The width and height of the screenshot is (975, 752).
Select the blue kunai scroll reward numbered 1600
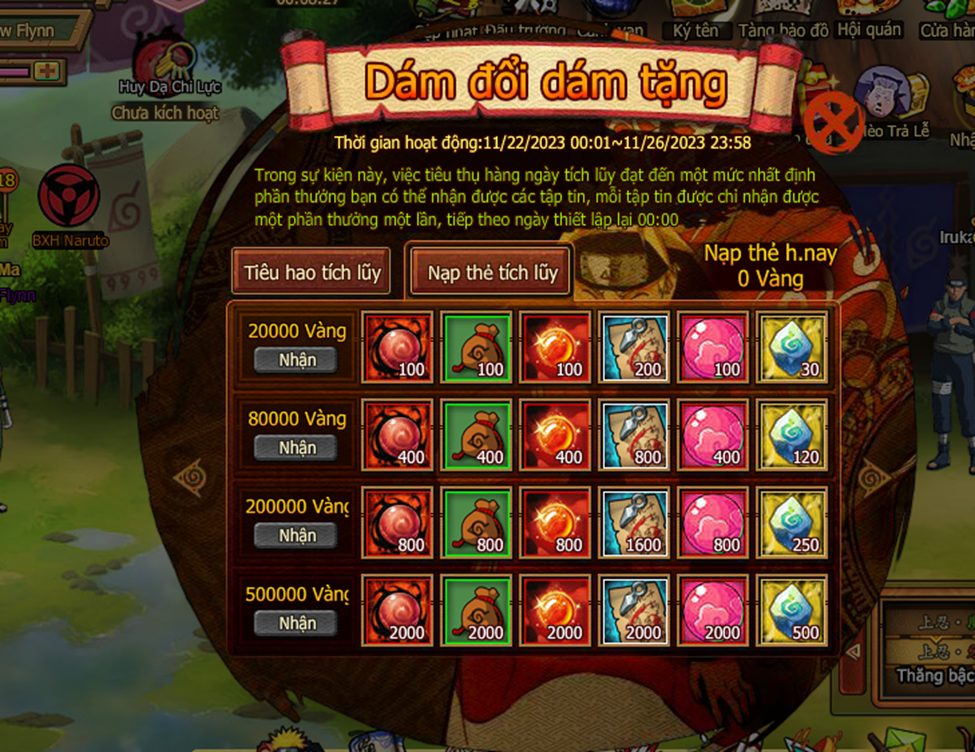click(x=634, y=522)
